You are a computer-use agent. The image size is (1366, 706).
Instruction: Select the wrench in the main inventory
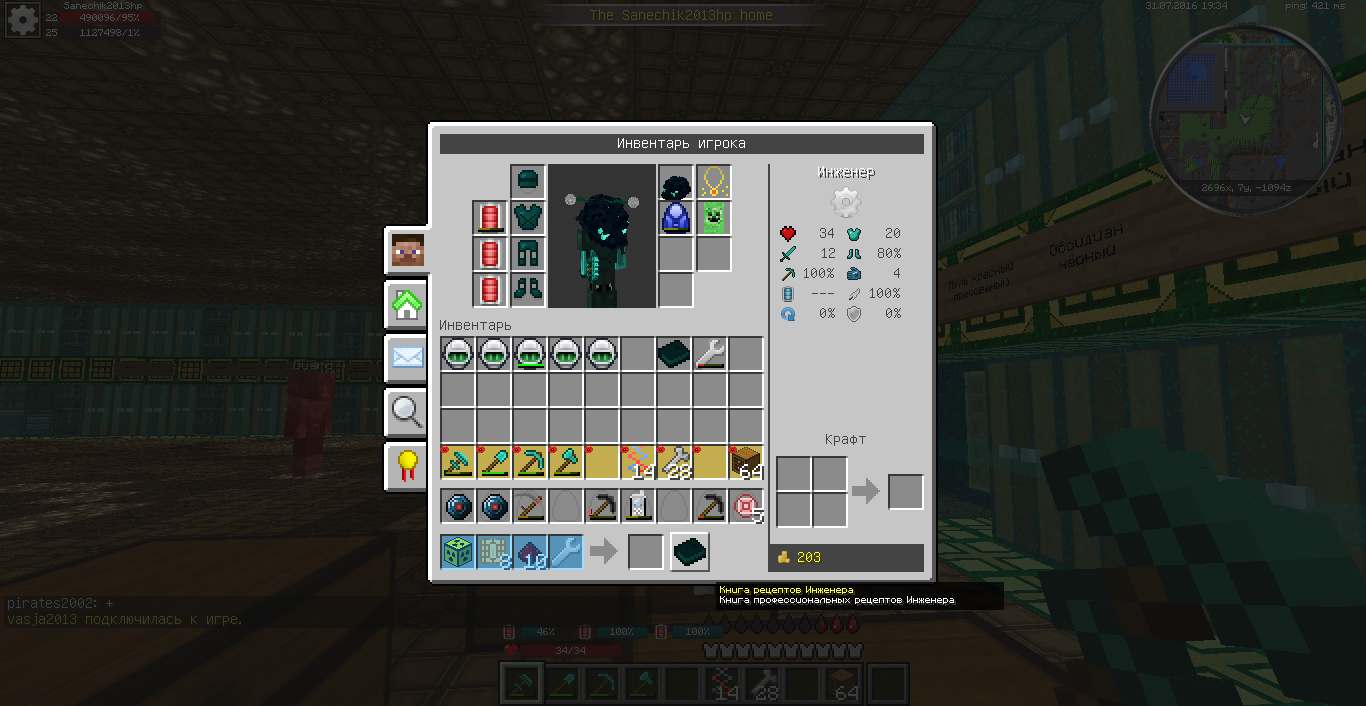[710, 354]
